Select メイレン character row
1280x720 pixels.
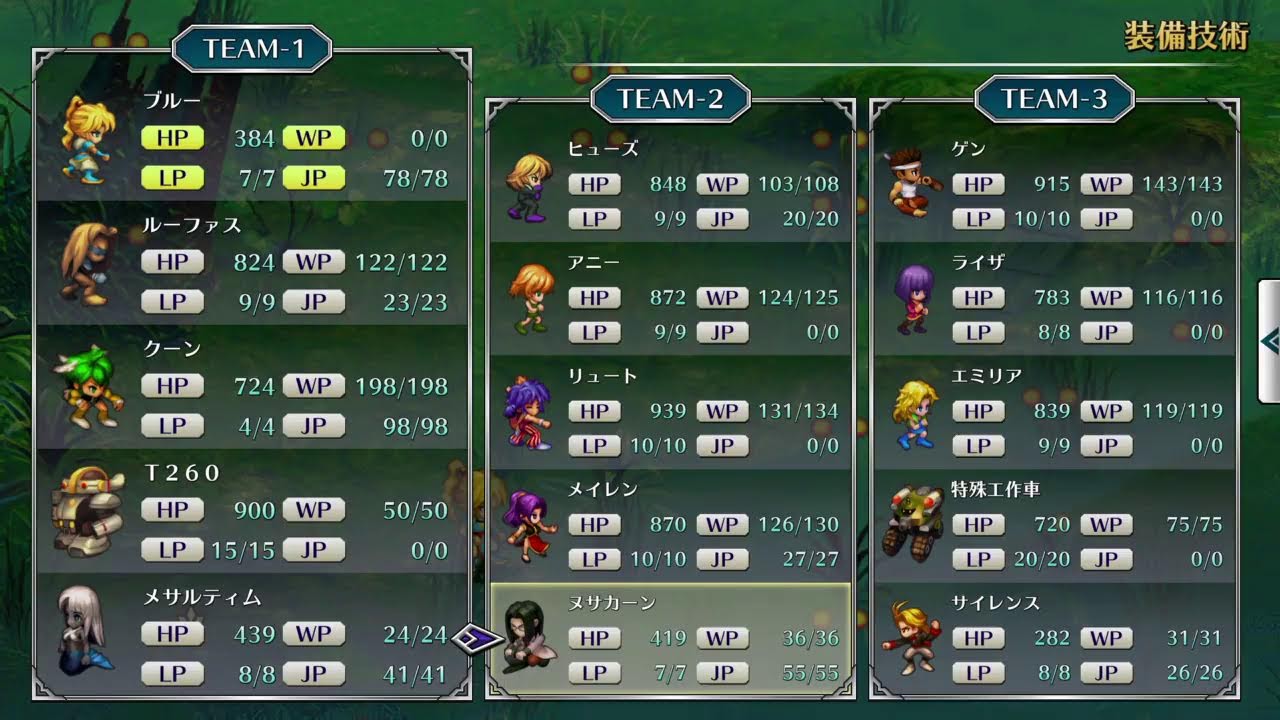coord(670,525)
